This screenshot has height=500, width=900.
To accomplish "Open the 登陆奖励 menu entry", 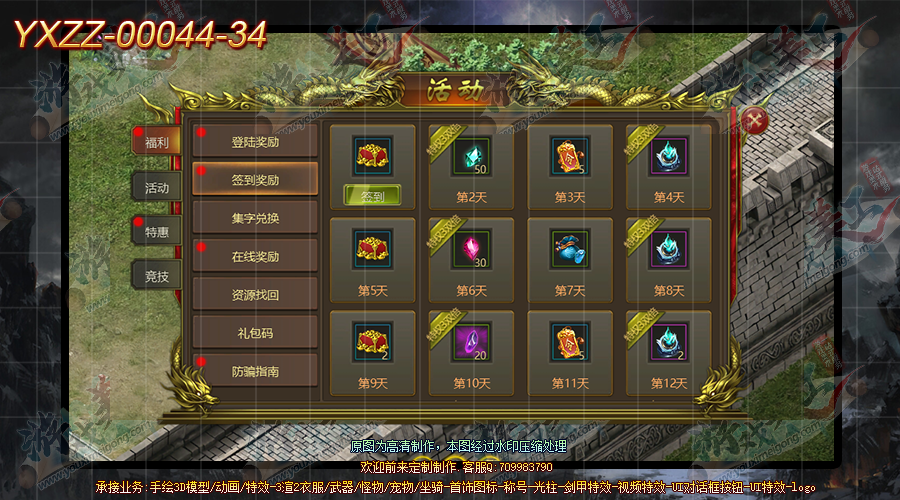I will pyautogui.click(x=255, y=142).
